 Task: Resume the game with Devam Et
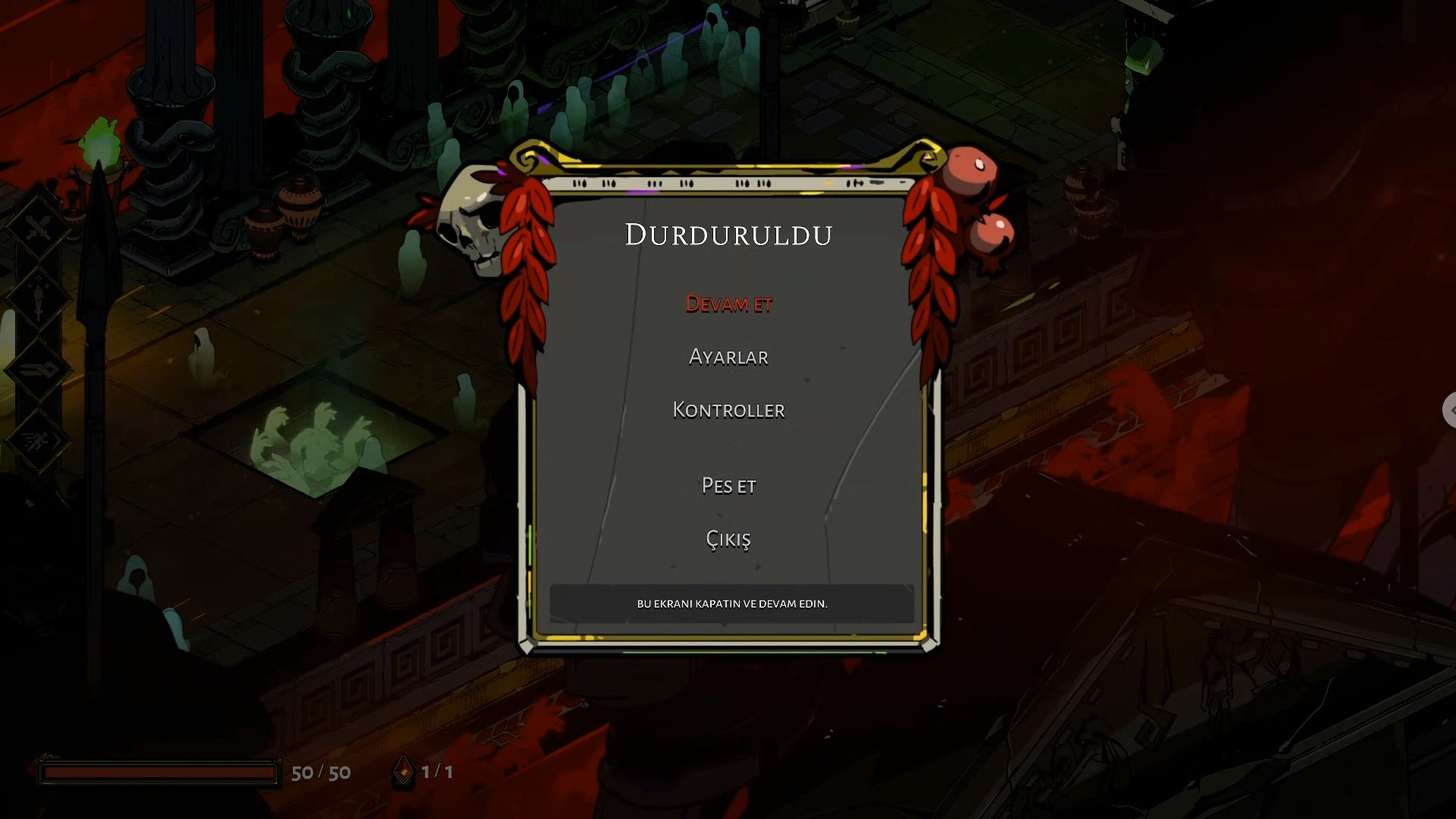click(728, 304)
